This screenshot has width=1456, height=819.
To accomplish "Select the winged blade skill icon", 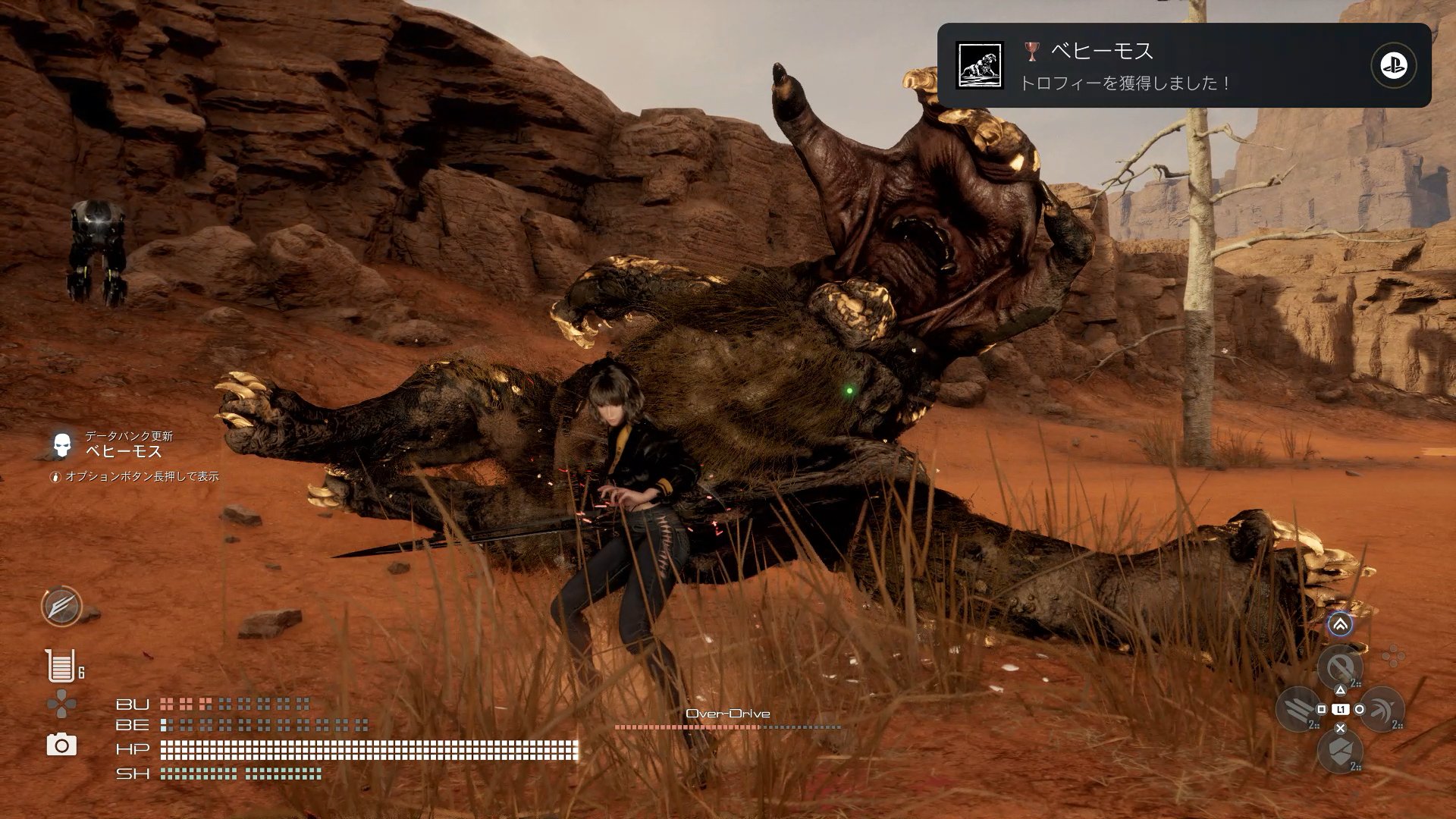I will pos(61,607).
